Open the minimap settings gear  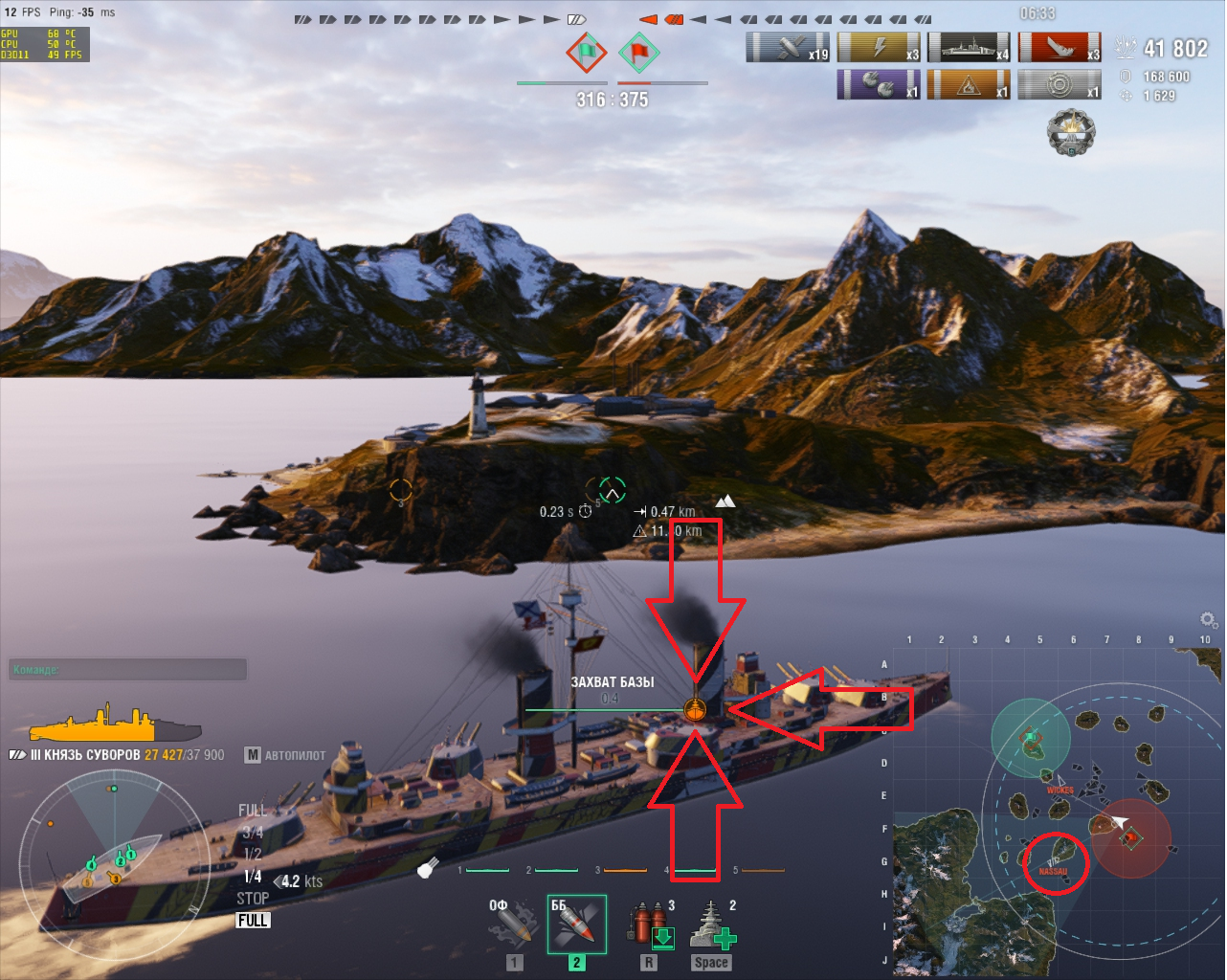(1209, 620)
